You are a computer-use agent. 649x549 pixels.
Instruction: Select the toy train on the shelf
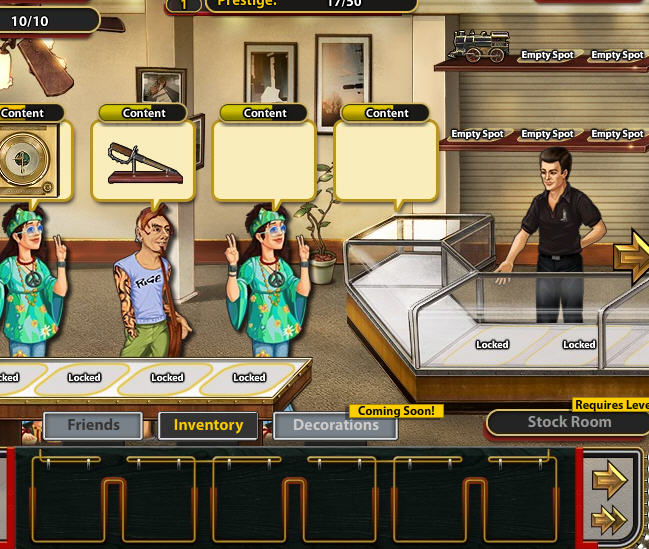point(480,45)
